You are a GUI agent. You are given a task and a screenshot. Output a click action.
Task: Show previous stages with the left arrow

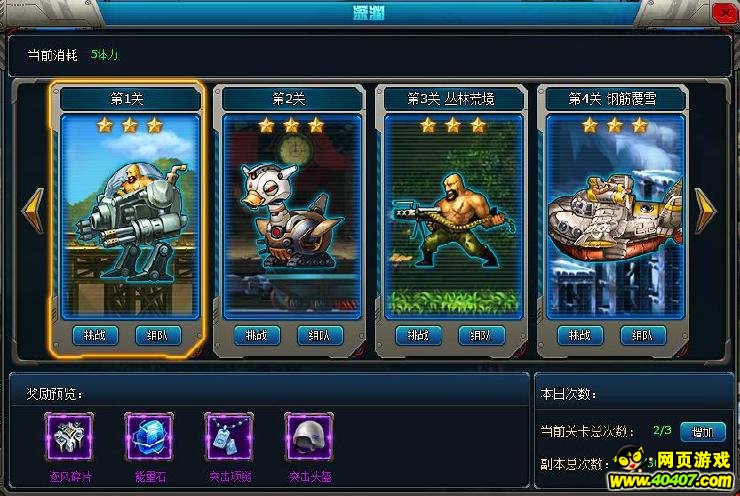pos(32,210)
